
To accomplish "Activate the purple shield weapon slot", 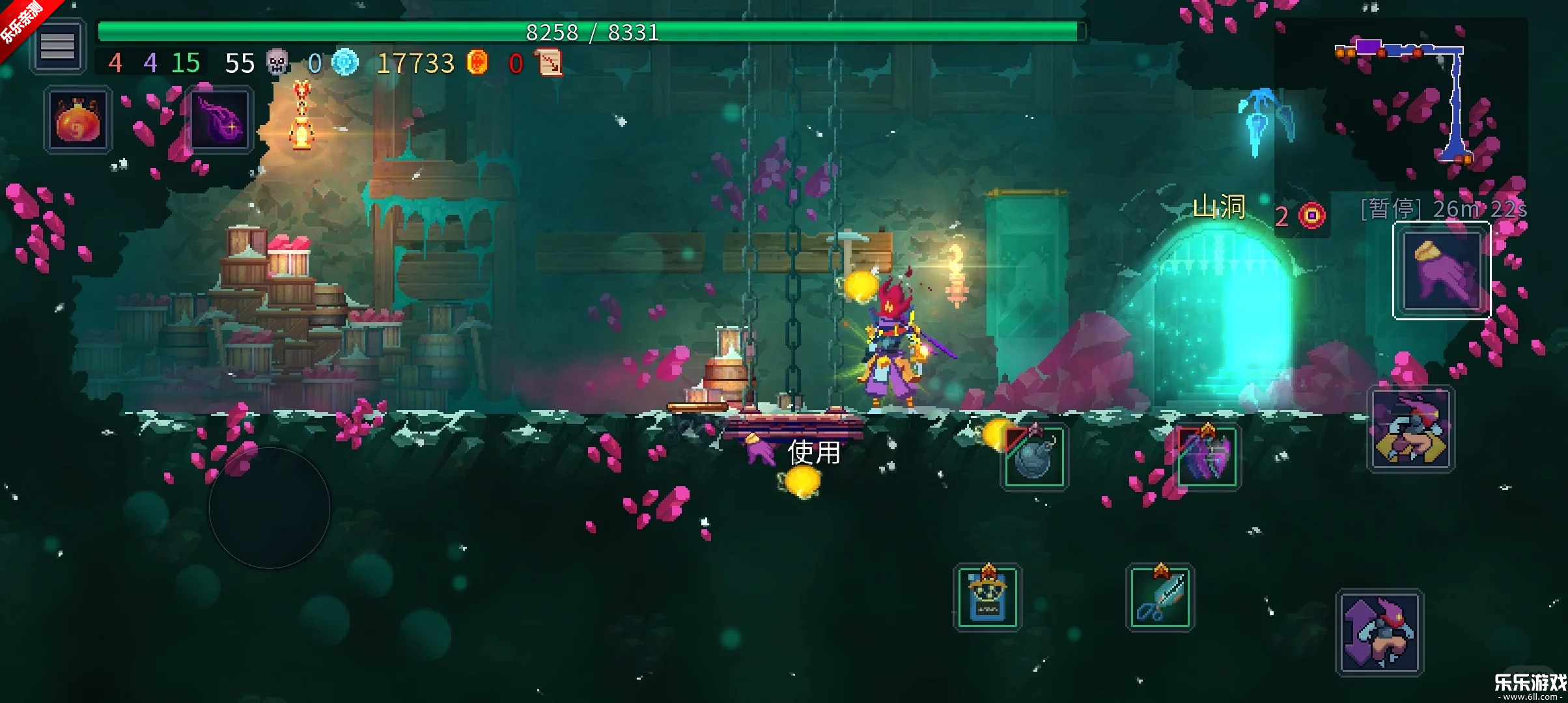I will [x=1207, y=457].
